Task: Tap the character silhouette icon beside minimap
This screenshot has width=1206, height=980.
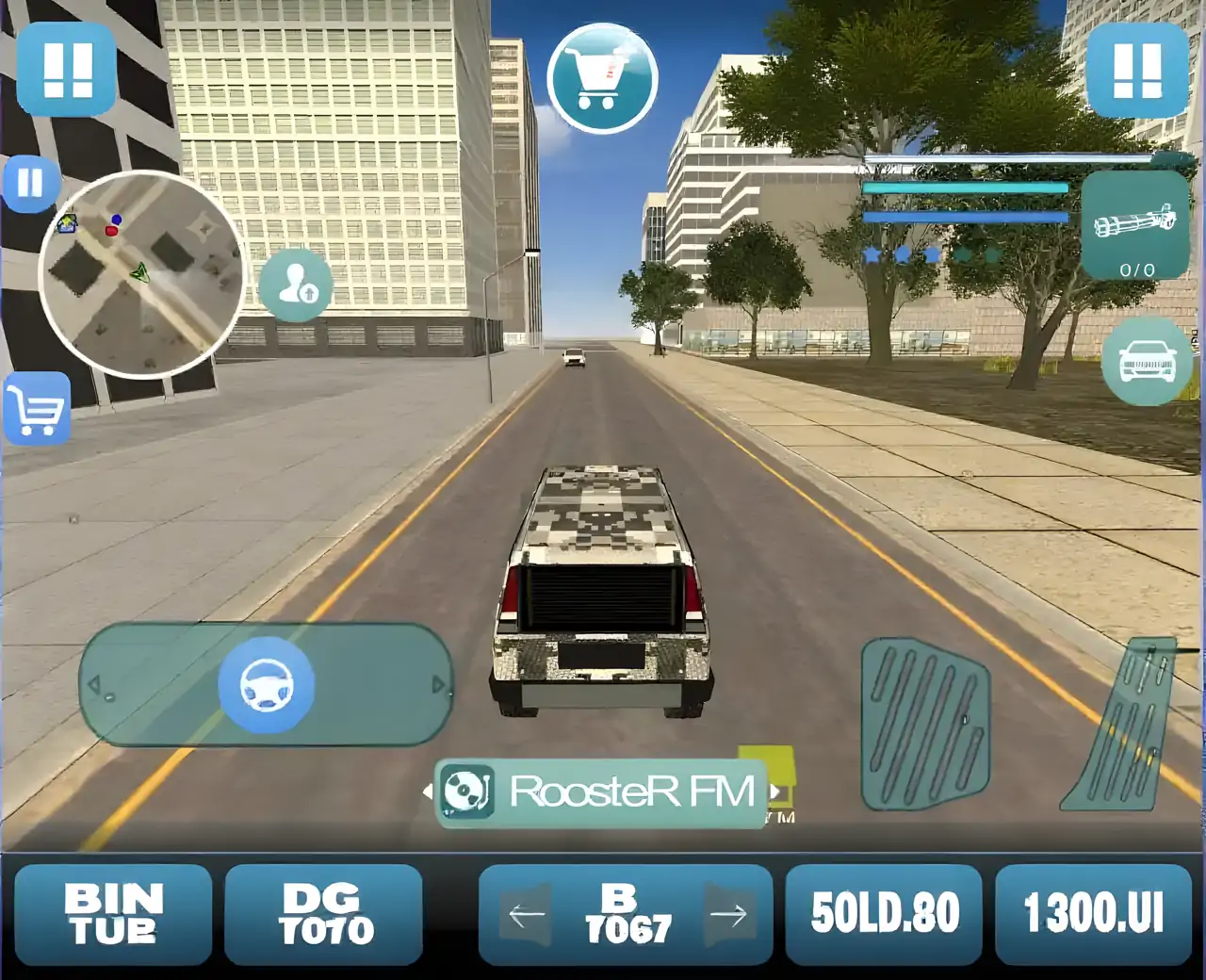Action: [295, 282]
